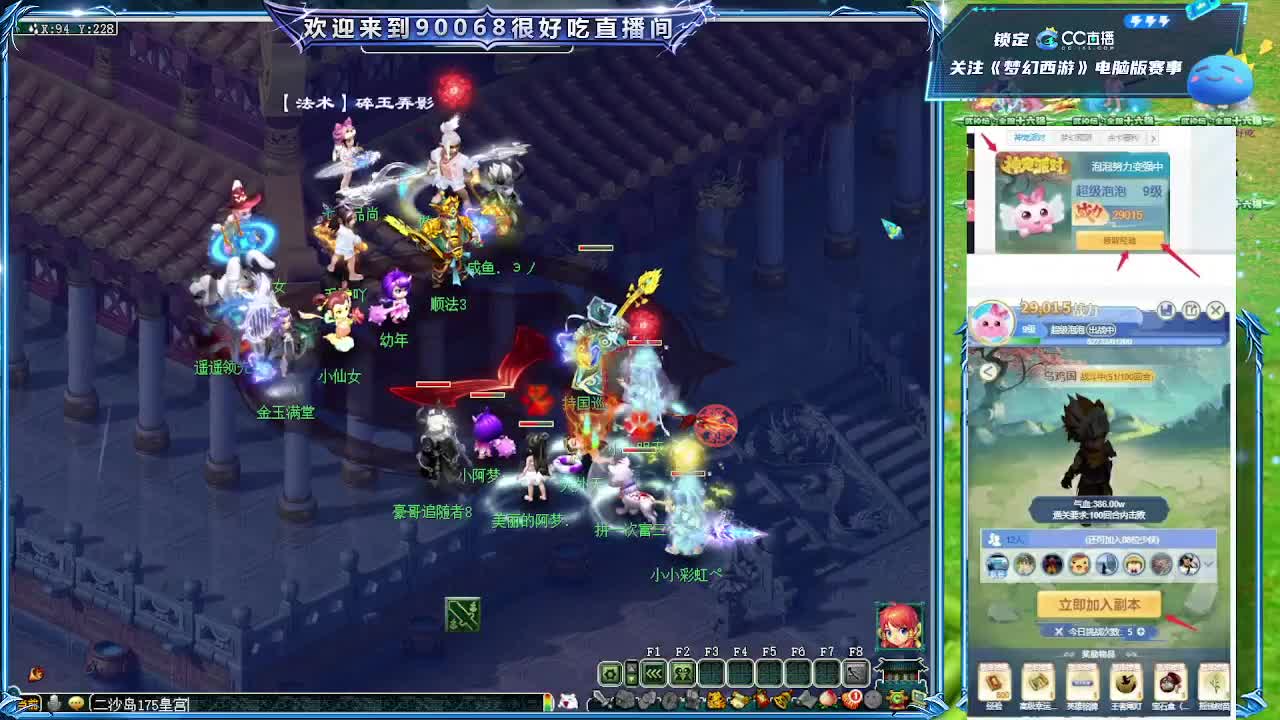Click the left chevron on the dungeon panel carousel

[x=988, y=372]
